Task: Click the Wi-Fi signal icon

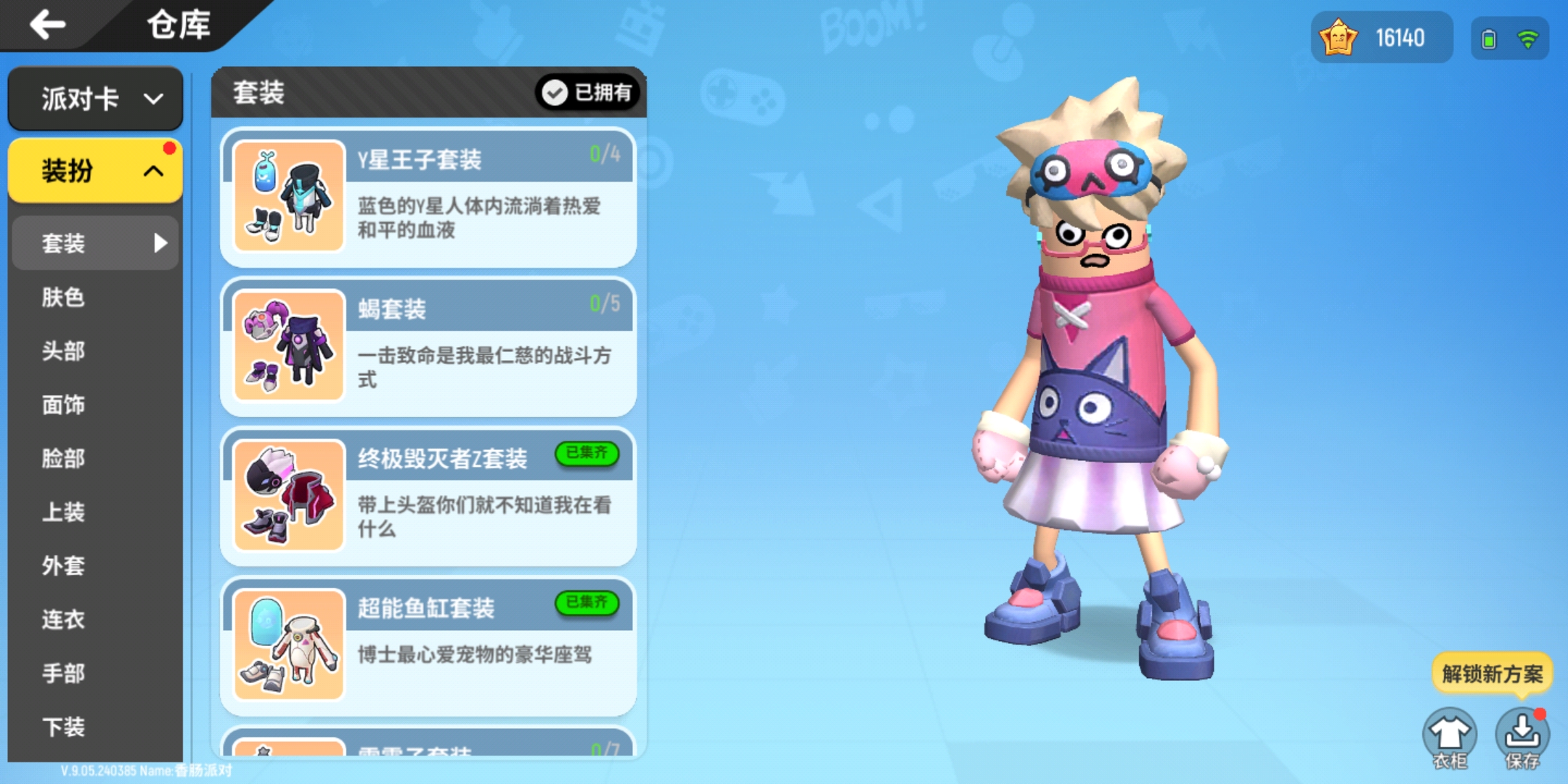Action: [1528, 40]
